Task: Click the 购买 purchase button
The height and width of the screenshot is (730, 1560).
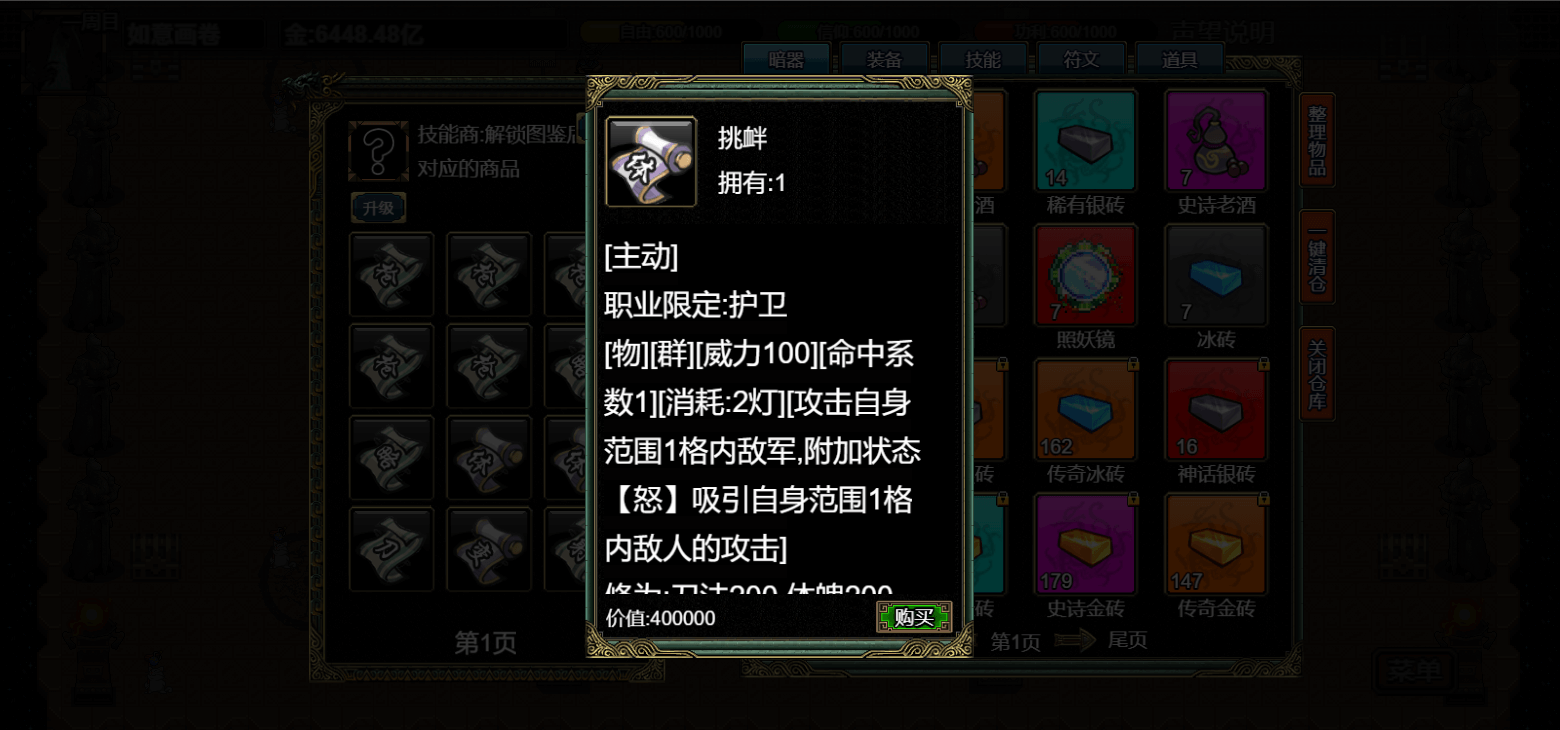Action: tap(913, 617)
